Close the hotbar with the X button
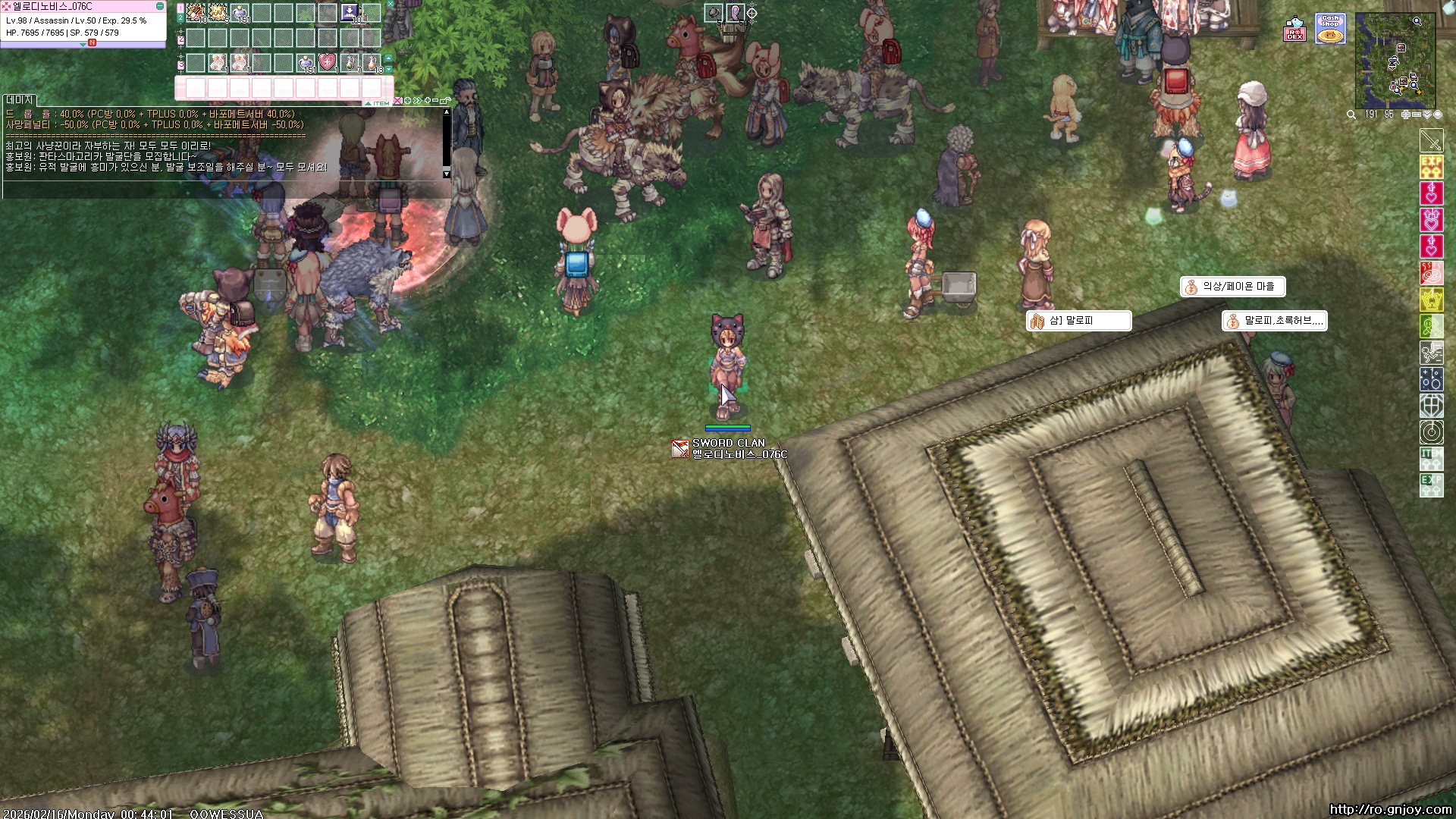The image size is (1456, 819). [391, 5]
